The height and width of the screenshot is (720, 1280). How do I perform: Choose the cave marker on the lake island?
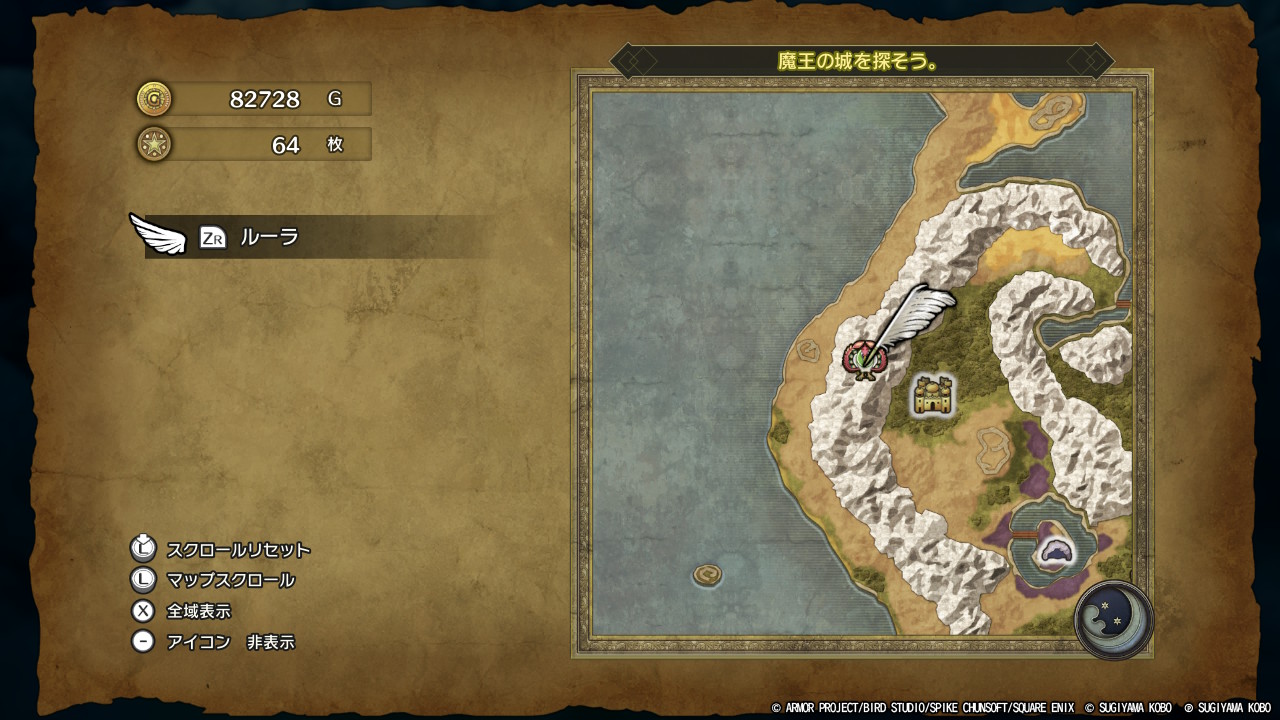(1054, 550)
